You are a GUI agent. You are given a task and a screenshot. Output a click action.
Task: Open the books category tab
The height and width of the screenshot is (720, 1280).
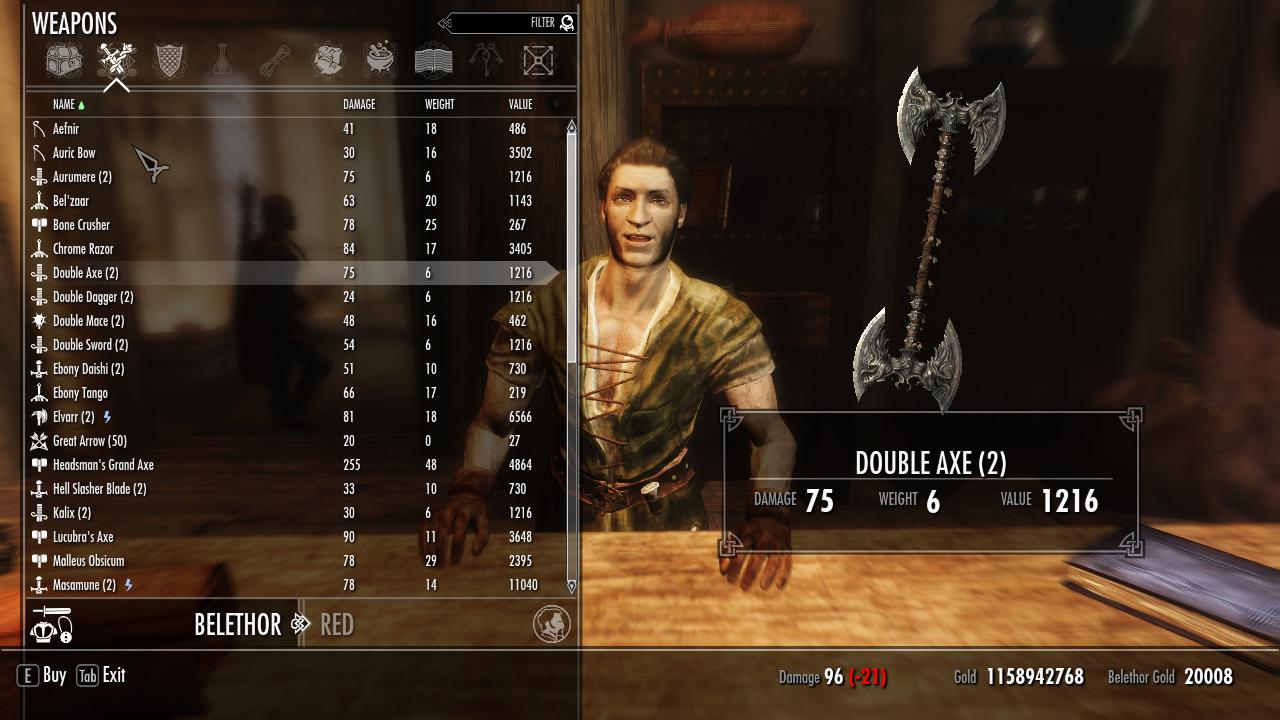click(x=433, y=61)
